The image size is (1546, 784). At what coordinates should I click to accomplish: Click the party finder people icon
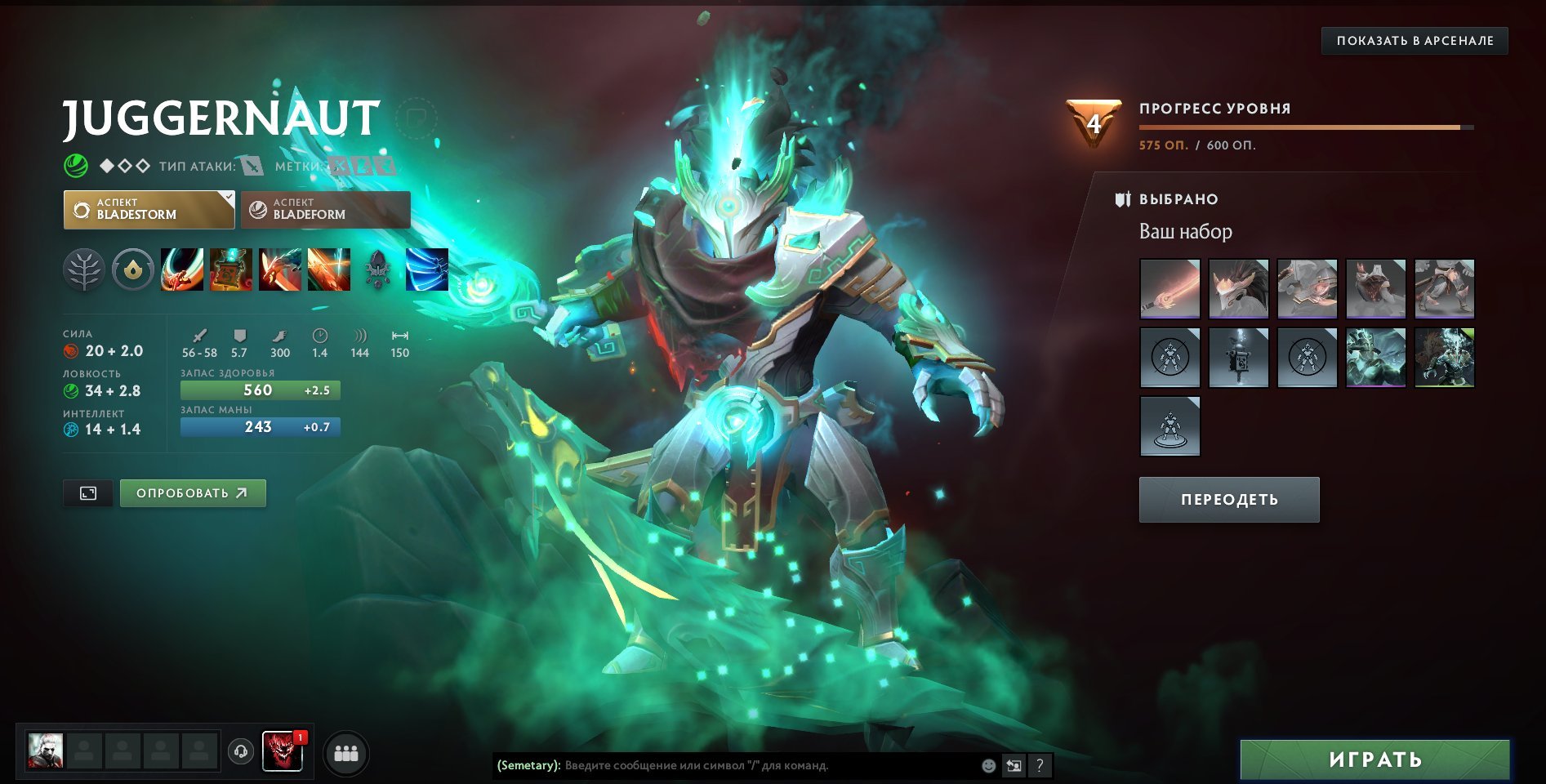tap(346, 754)
